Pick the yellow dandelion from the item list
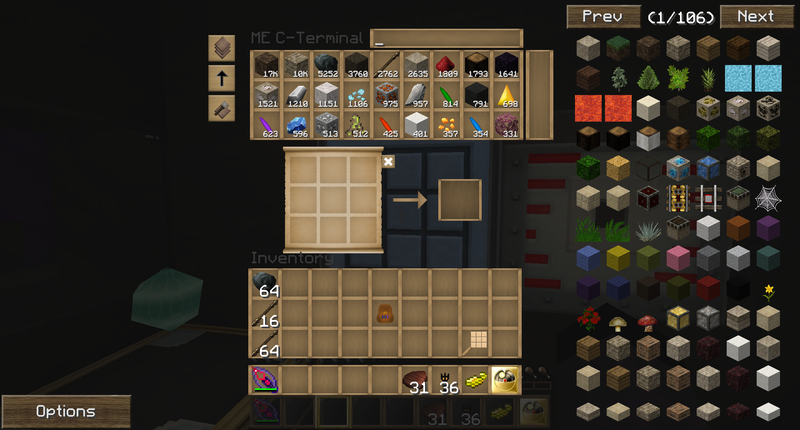Image resolution: width=800 pixels, height=430 pixels. coord(768,292)
